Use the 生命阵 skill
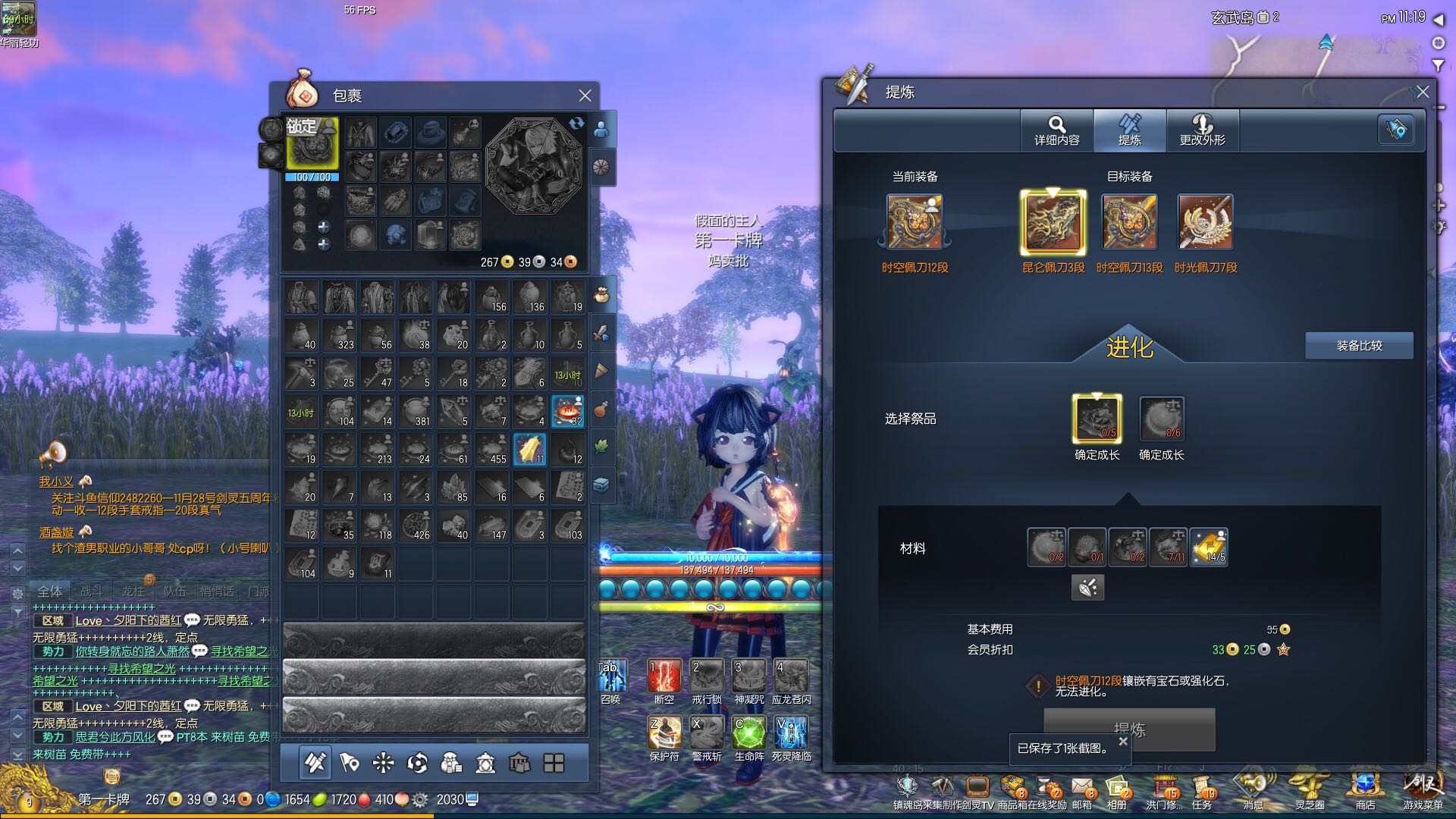The image size is (1456, 819). point(749,733)
